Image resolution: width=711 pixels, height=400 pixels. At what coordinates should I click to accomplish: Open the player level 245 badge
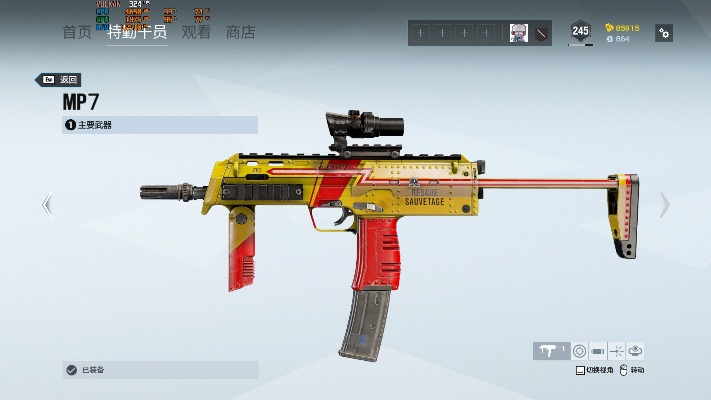(x=580, y=32)
